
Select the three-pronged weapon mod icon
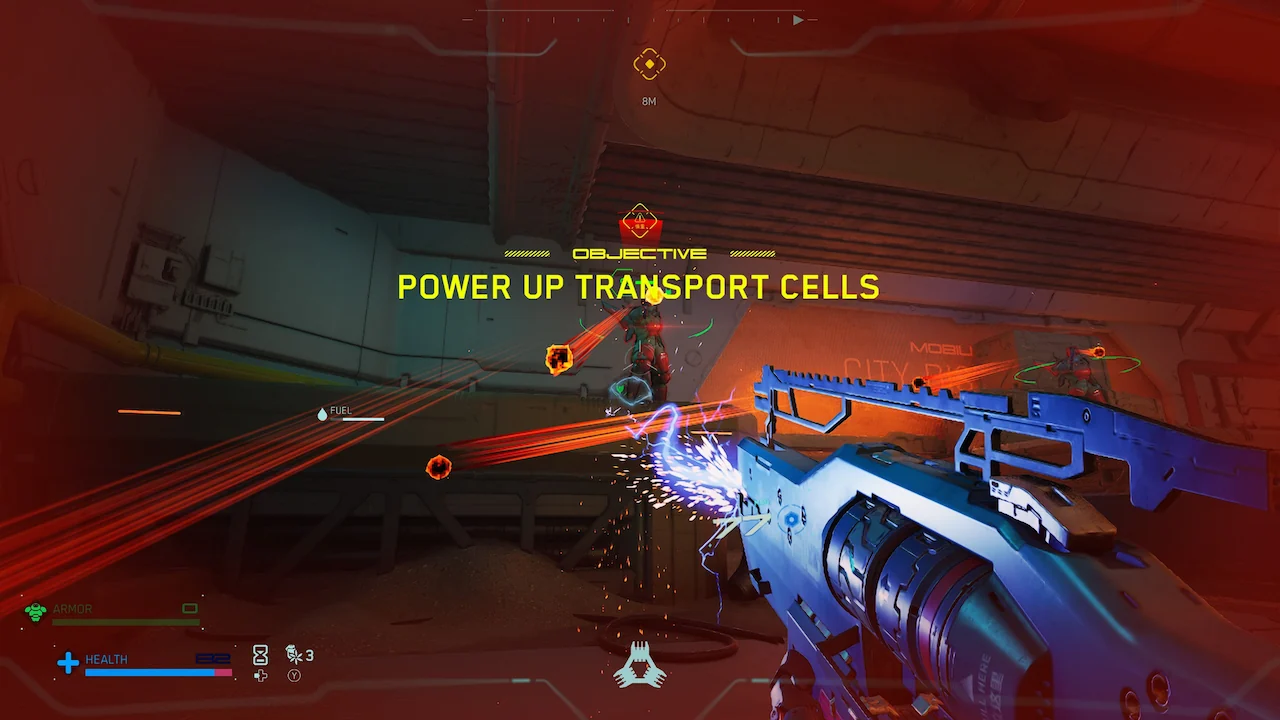[639, 665]
